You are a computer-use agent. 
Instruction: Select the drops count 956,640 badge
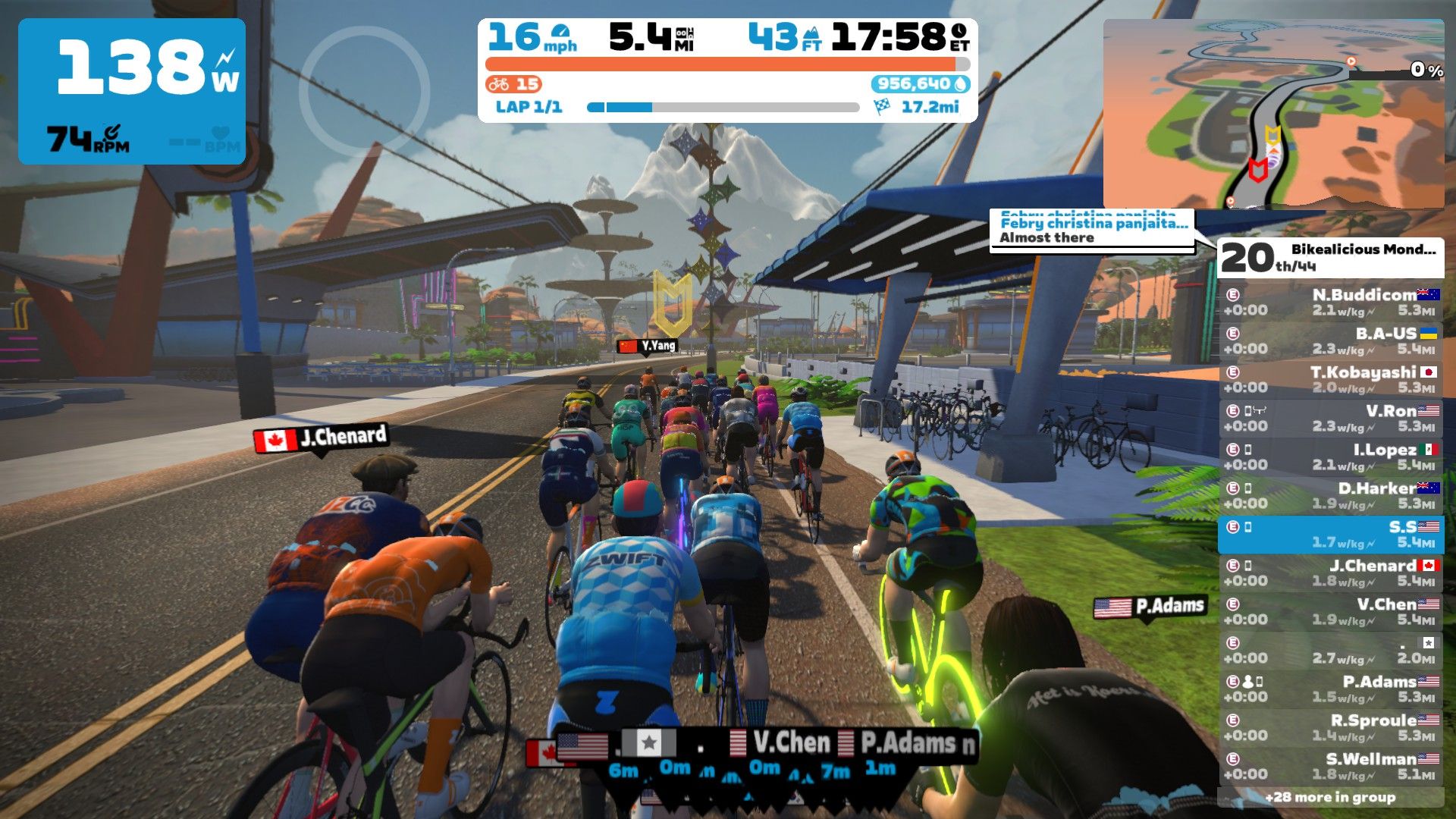pyautogui.click(x=920, y=84)
